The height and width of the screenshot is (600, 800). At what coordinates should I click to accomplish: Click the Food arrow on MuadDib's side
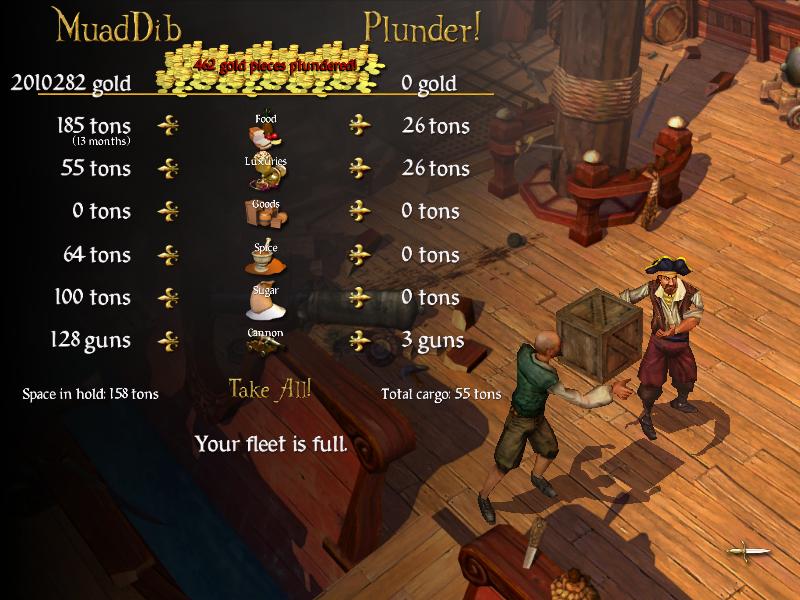[170, 126]
